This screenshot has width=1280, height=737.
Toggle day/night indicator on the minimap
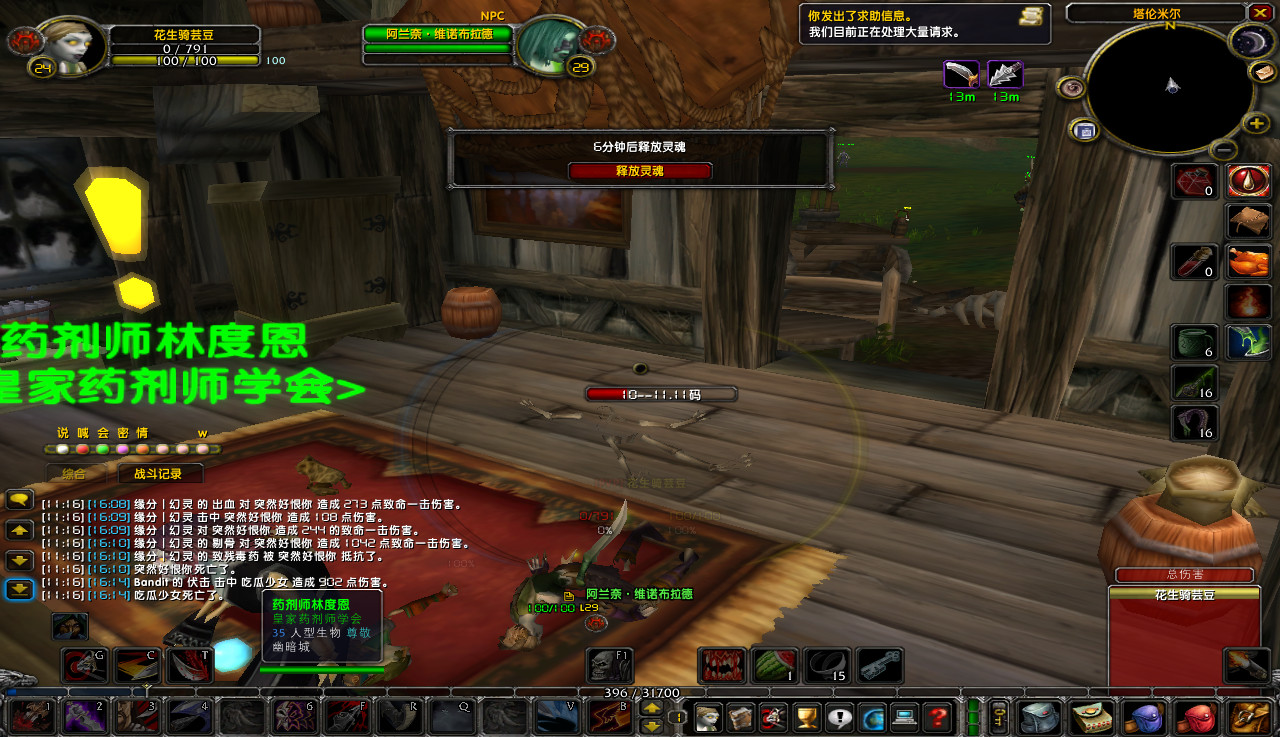(x=1251, y=41)
